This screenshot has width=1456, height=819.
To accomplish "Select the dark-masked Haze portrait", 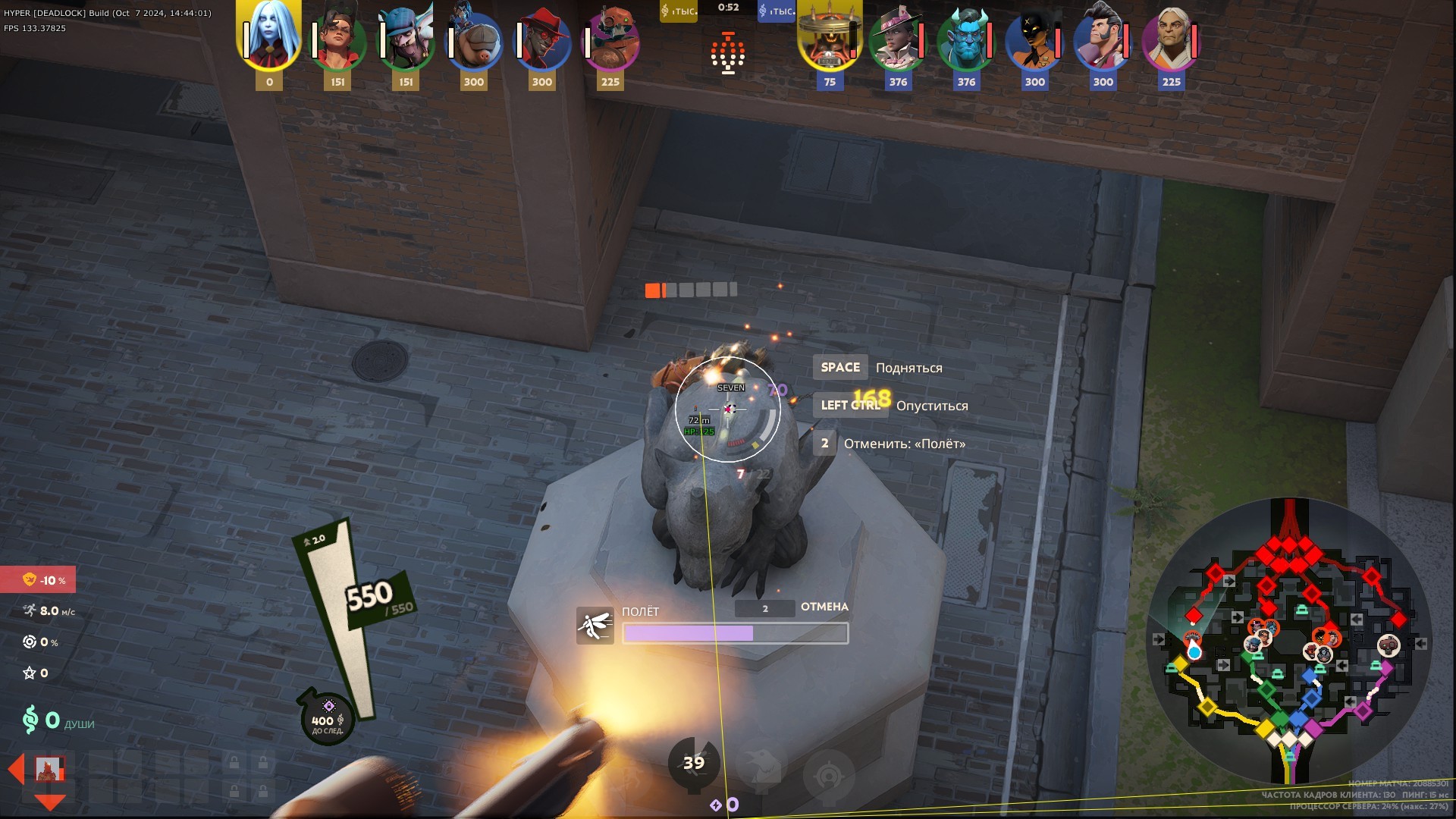I will [x=1034, y=42].
